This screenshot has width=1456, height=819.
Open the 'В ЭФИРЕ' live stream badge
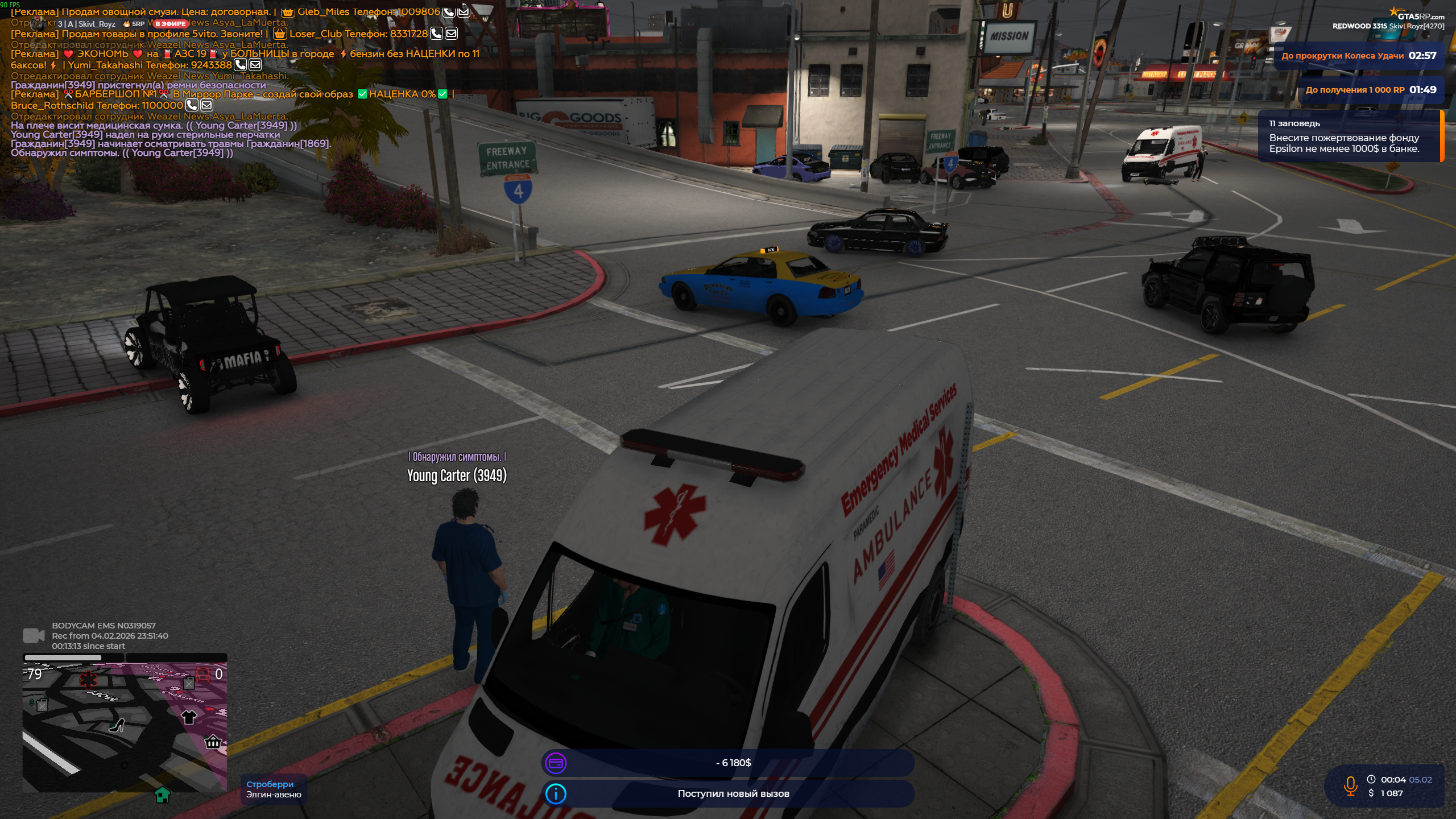[171, 24]
